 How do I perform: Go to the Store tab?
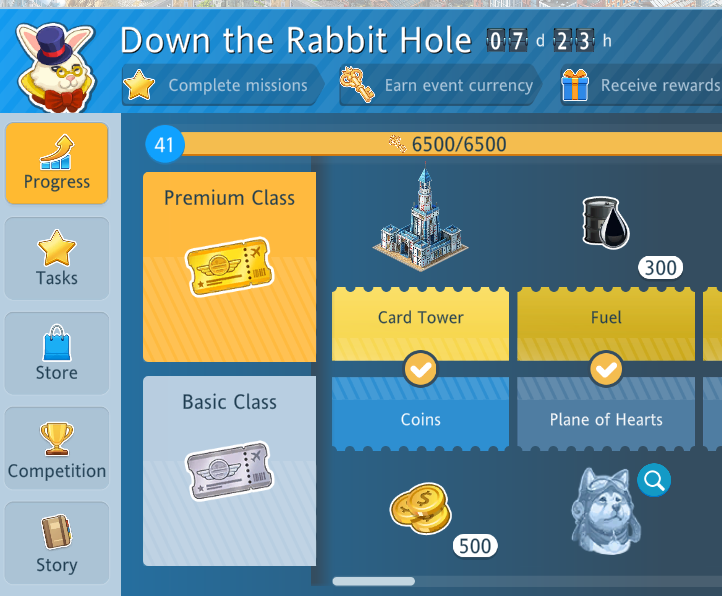tap(57, 353)
